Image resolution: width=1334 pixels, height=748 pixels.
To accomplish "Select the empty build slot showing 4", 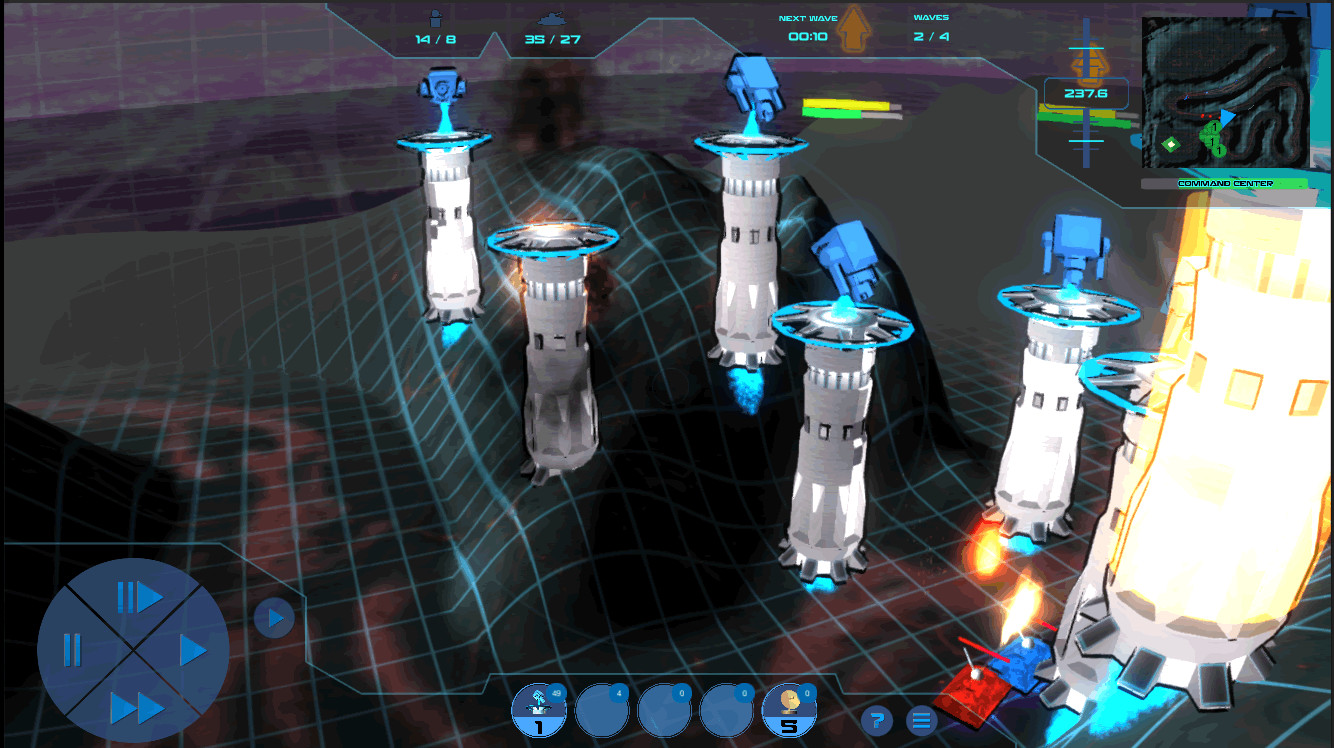I will [603, 710].
